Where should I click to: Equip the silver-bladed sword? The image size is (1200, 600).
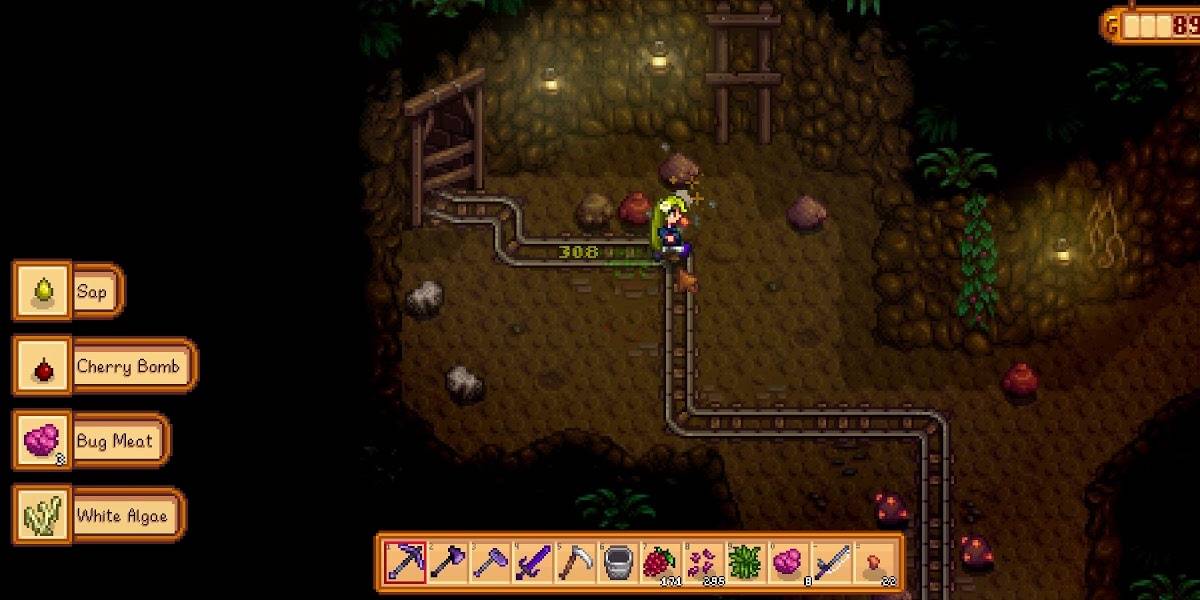pyautogui.click(x=830, y=562)
